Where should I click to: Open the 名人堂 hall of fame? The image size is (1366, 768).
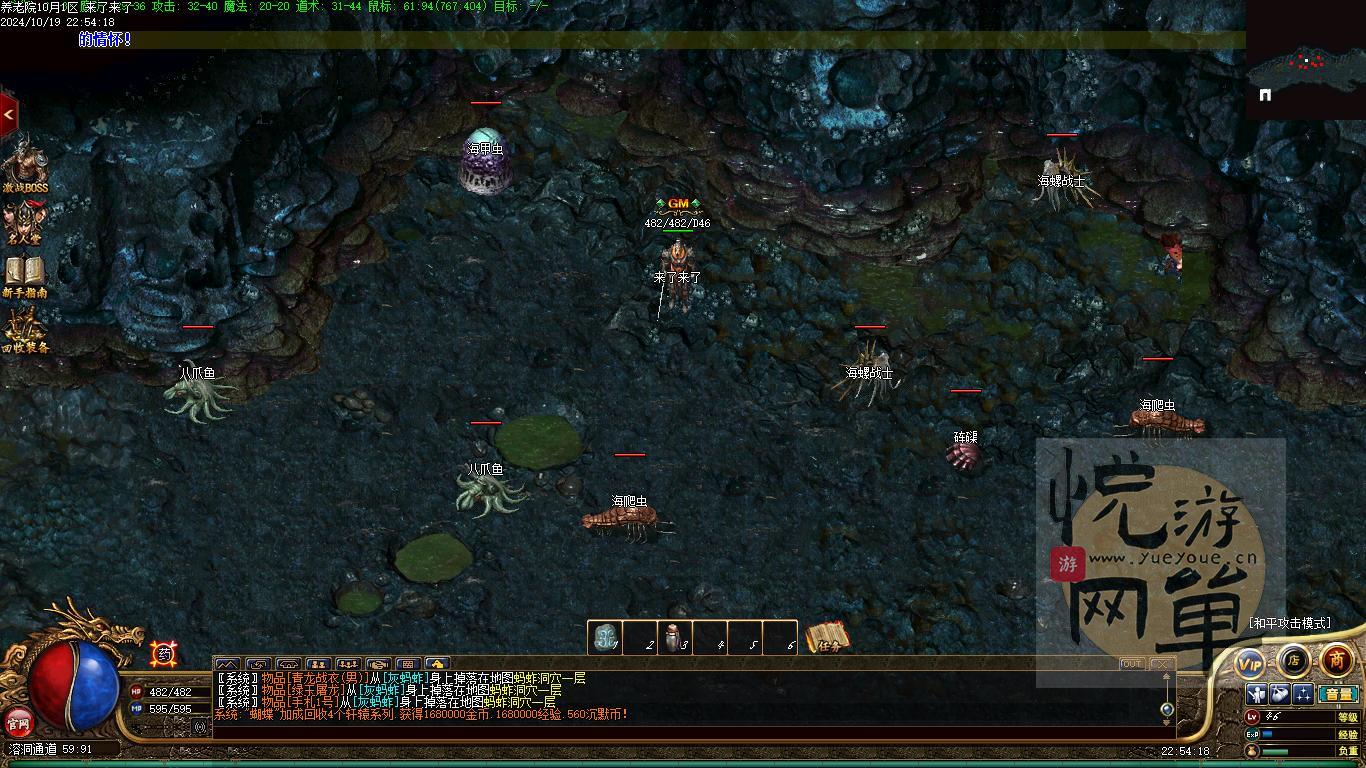(x=24, y=224)
